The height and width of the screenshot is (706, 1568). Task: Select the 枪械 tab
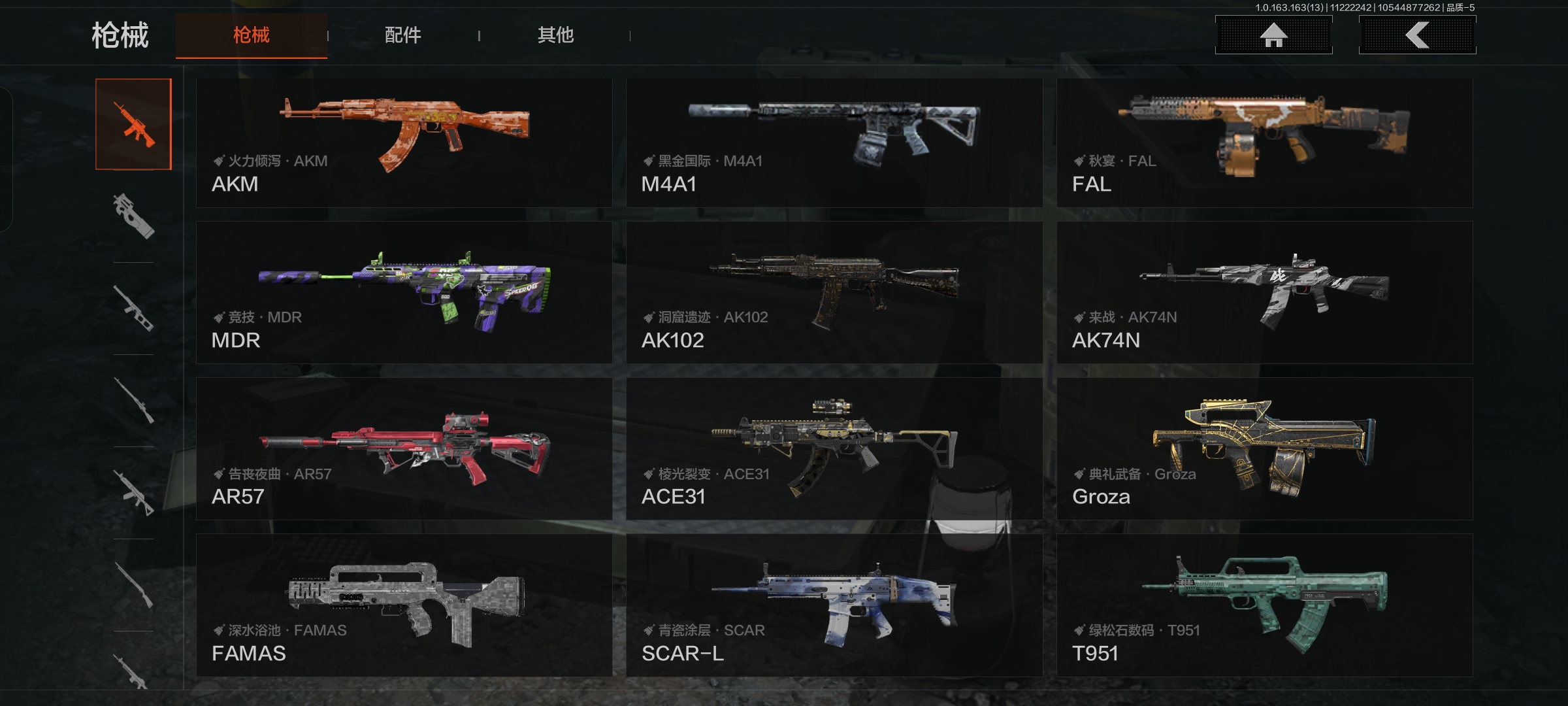pos(252,35)
